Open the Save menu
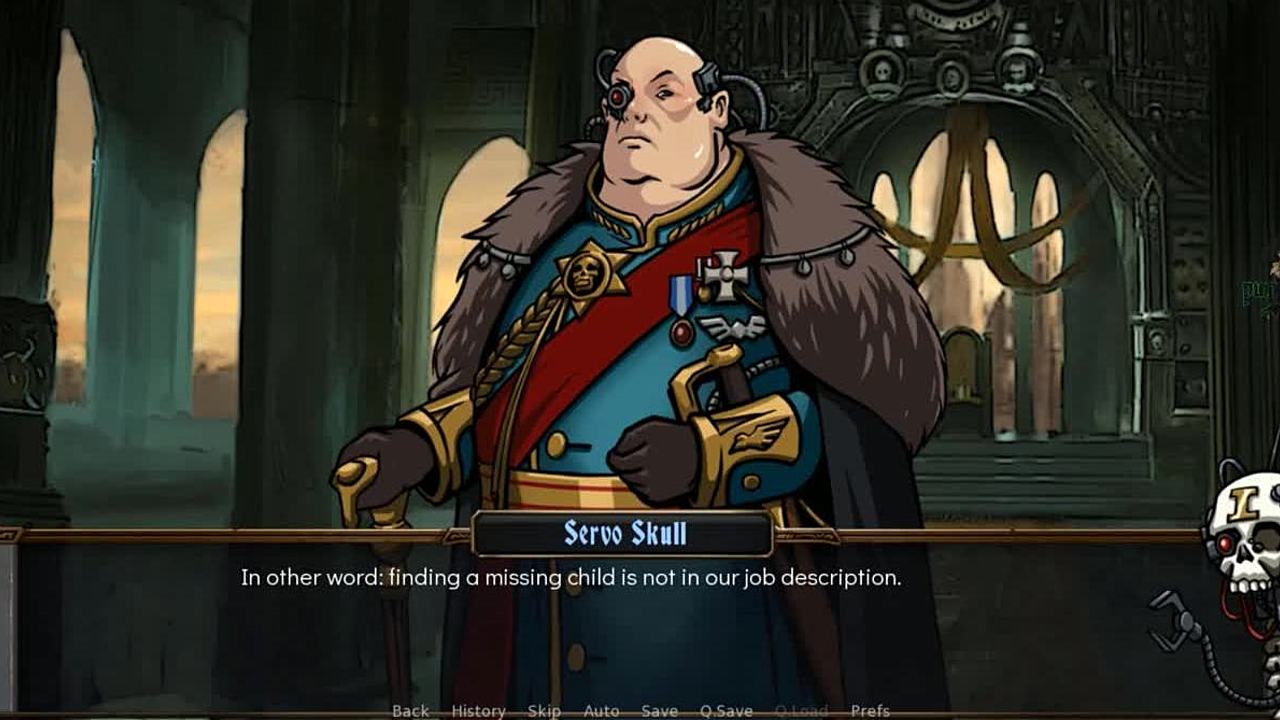This screenshot has width=1280, height=720. [x=660, y=711]
